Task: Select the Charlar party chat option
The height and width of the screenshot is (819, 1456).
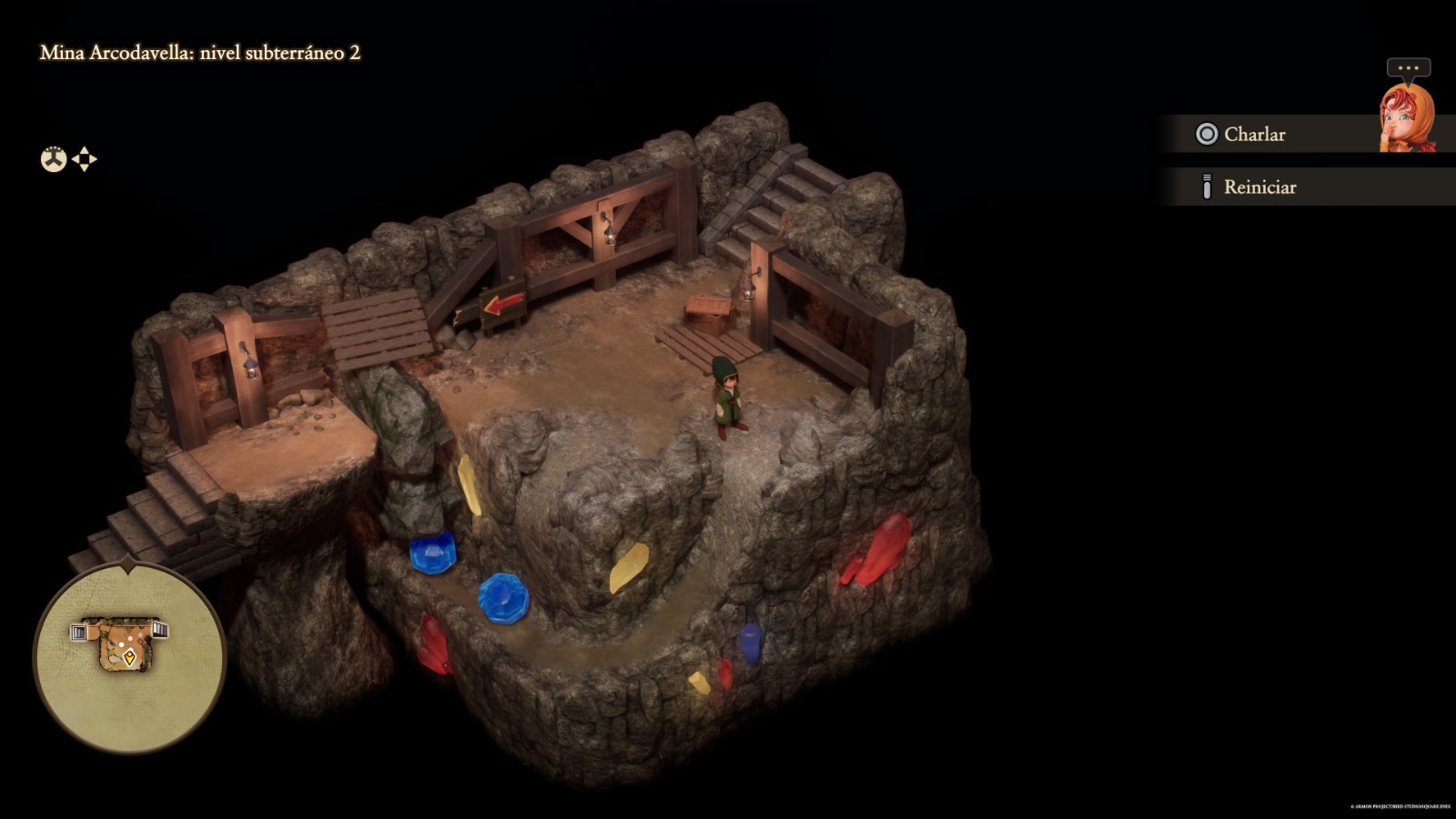Action: pos(1254,135)
